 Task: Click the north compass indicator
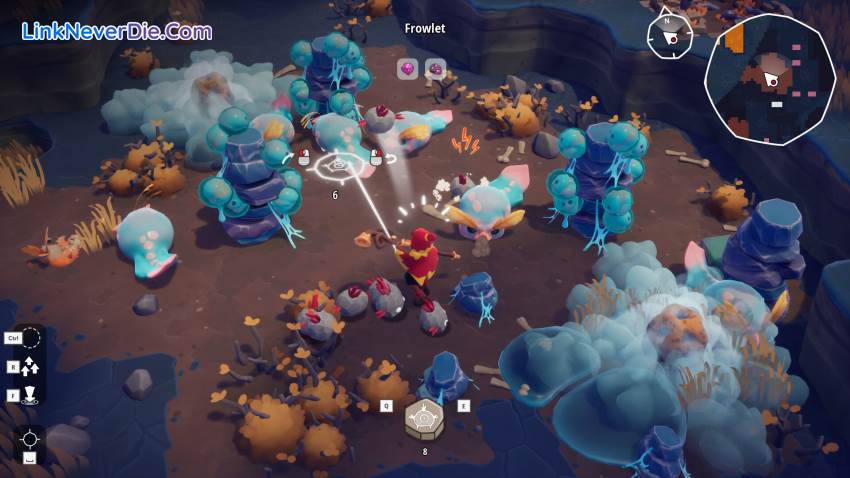(x=666, y=35)
